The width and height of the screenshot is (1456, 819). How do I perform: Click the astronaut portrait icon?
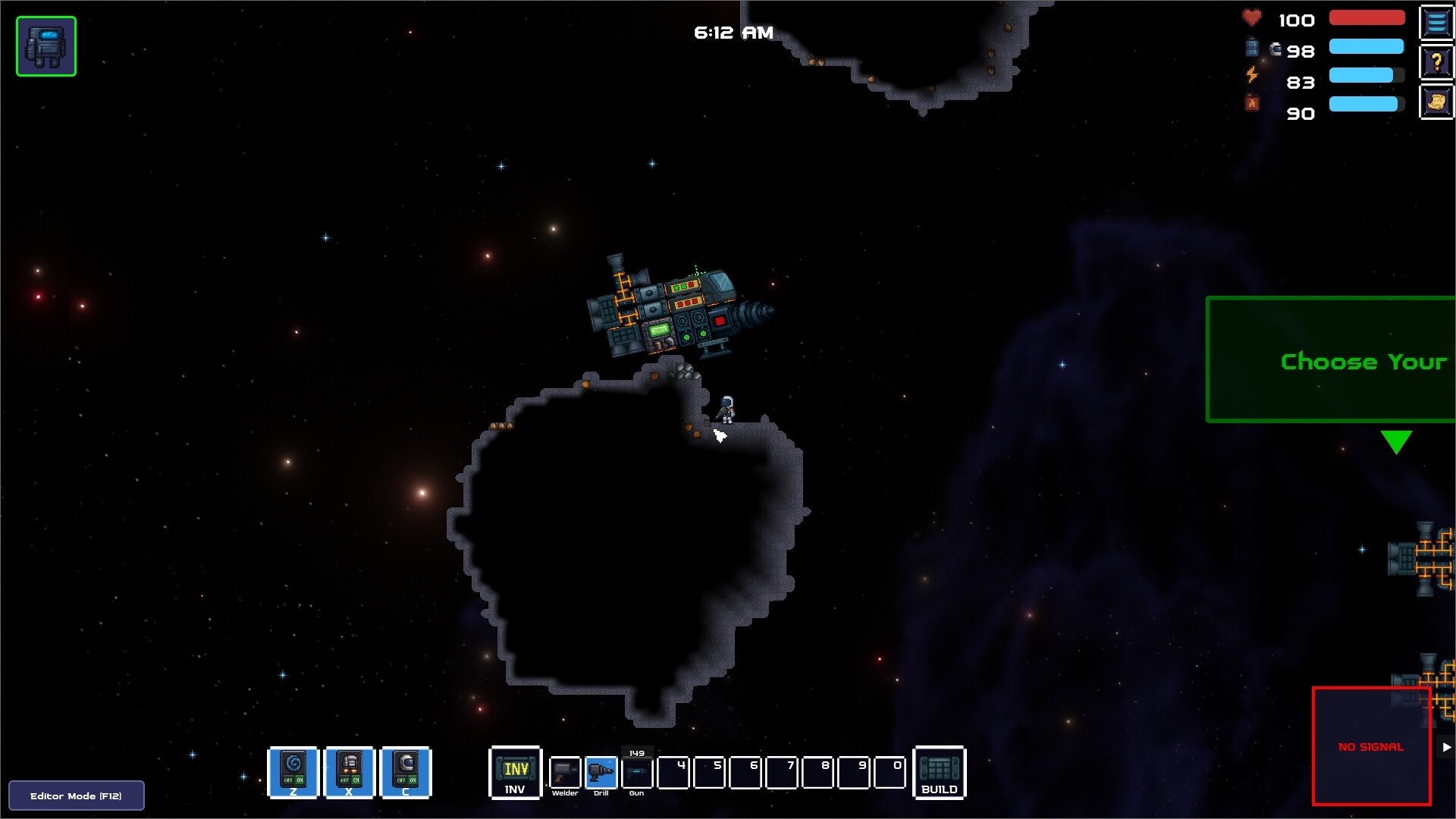46,46
